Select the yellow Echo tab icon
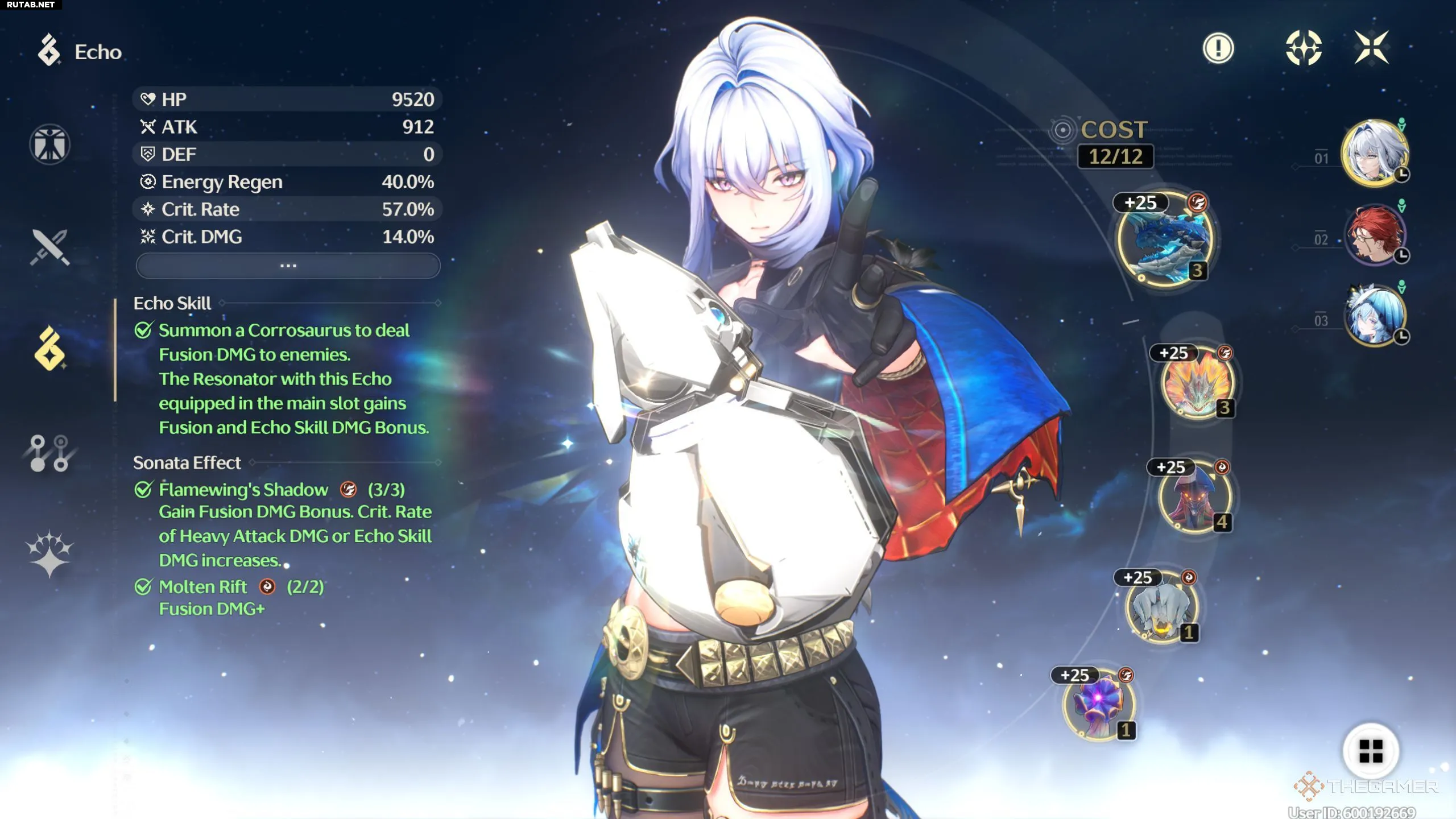The height and width of the screenshot is (819, 1456). [50, 349]
